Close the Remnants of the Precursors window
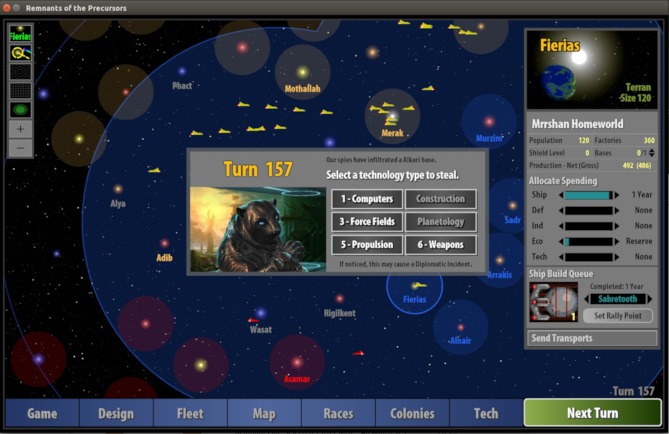This screenshot has height=434, width=669. tap(9, 7)
